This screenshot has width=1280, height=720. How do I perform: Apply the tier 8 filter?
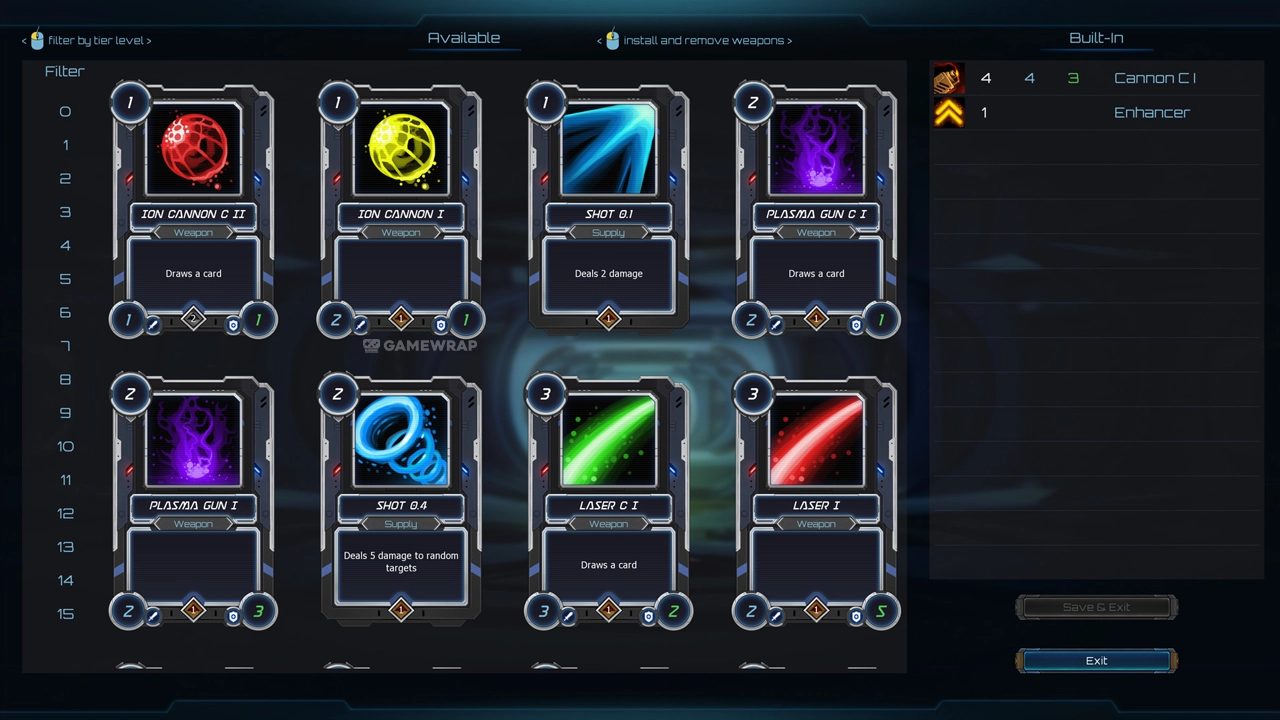(65, 380)
